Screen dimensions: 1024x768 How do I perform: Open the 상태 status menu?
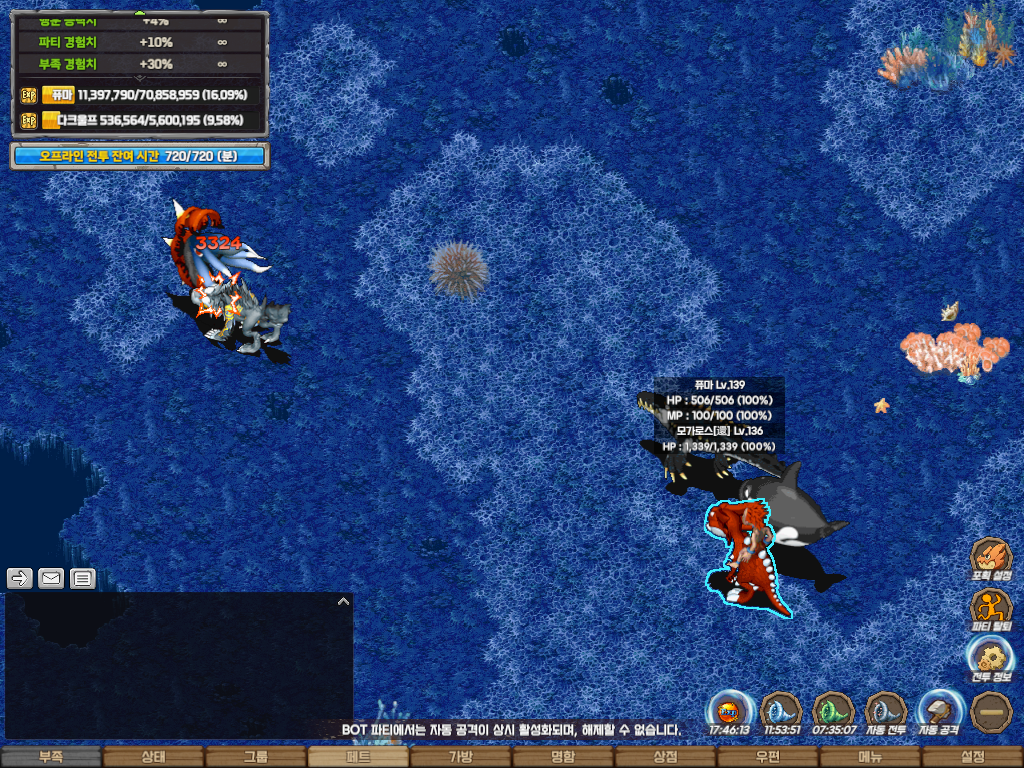coord(153,757)
